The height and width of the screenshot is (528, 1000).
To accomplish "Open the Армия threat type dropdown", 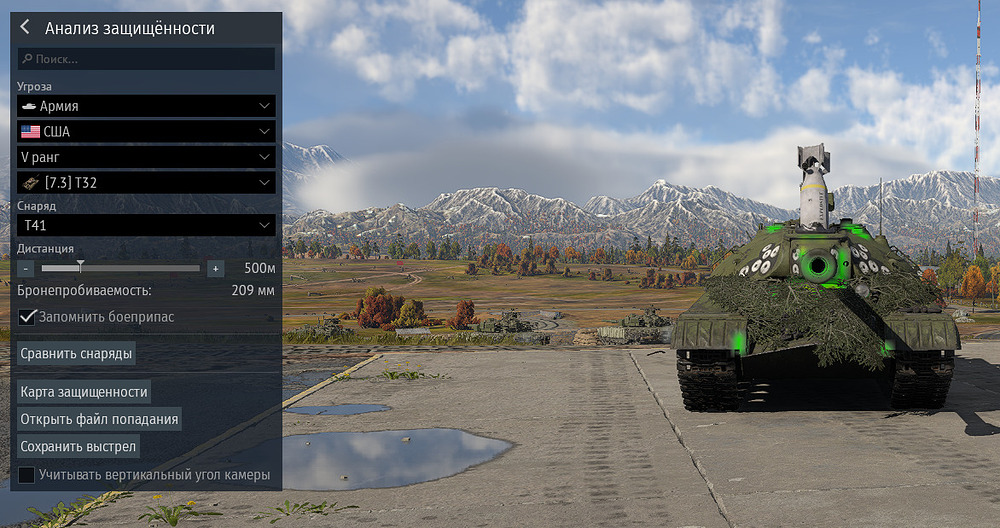I will coord(146,106).
